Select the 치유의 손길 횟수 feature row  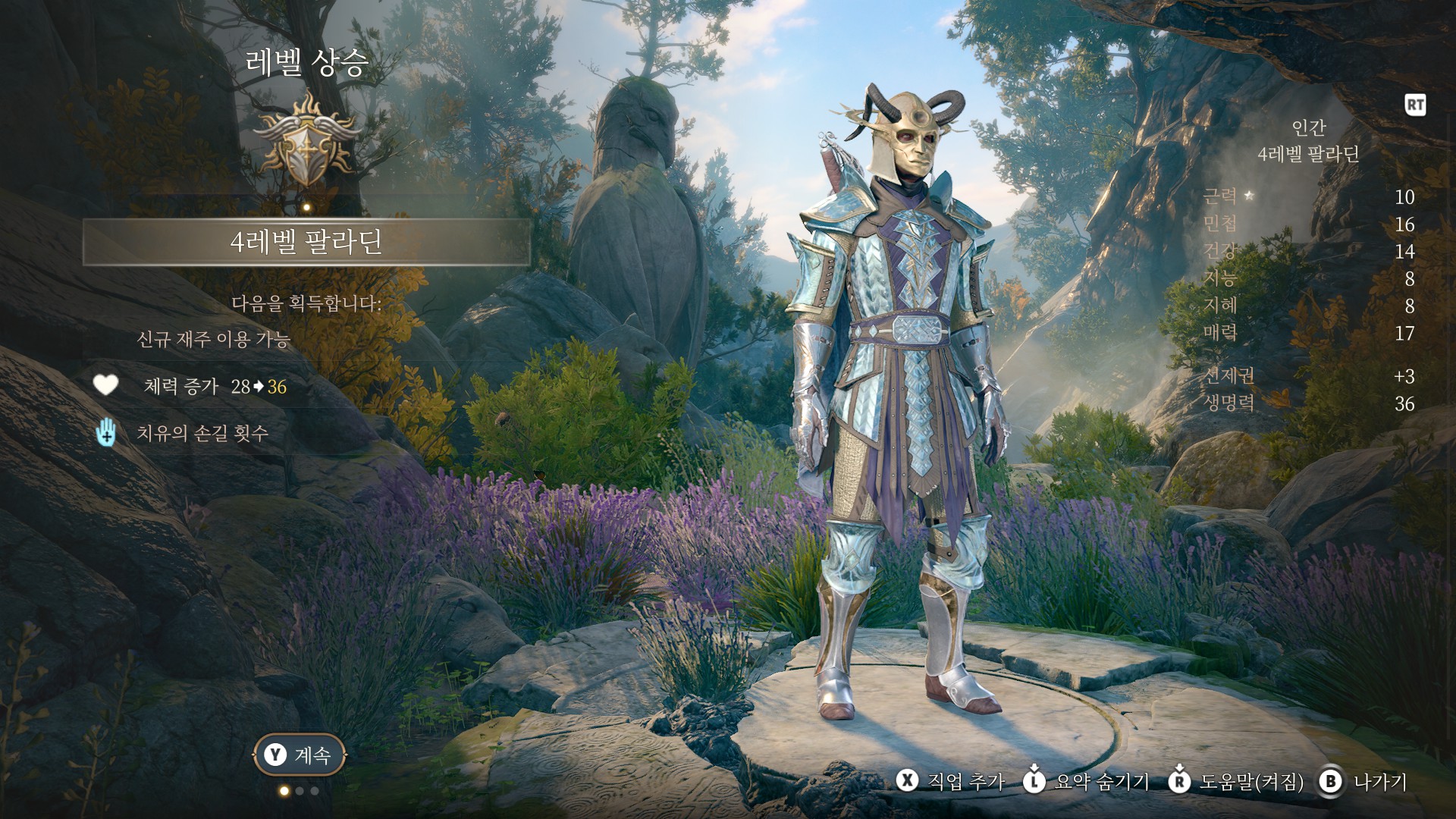[202, 433]
